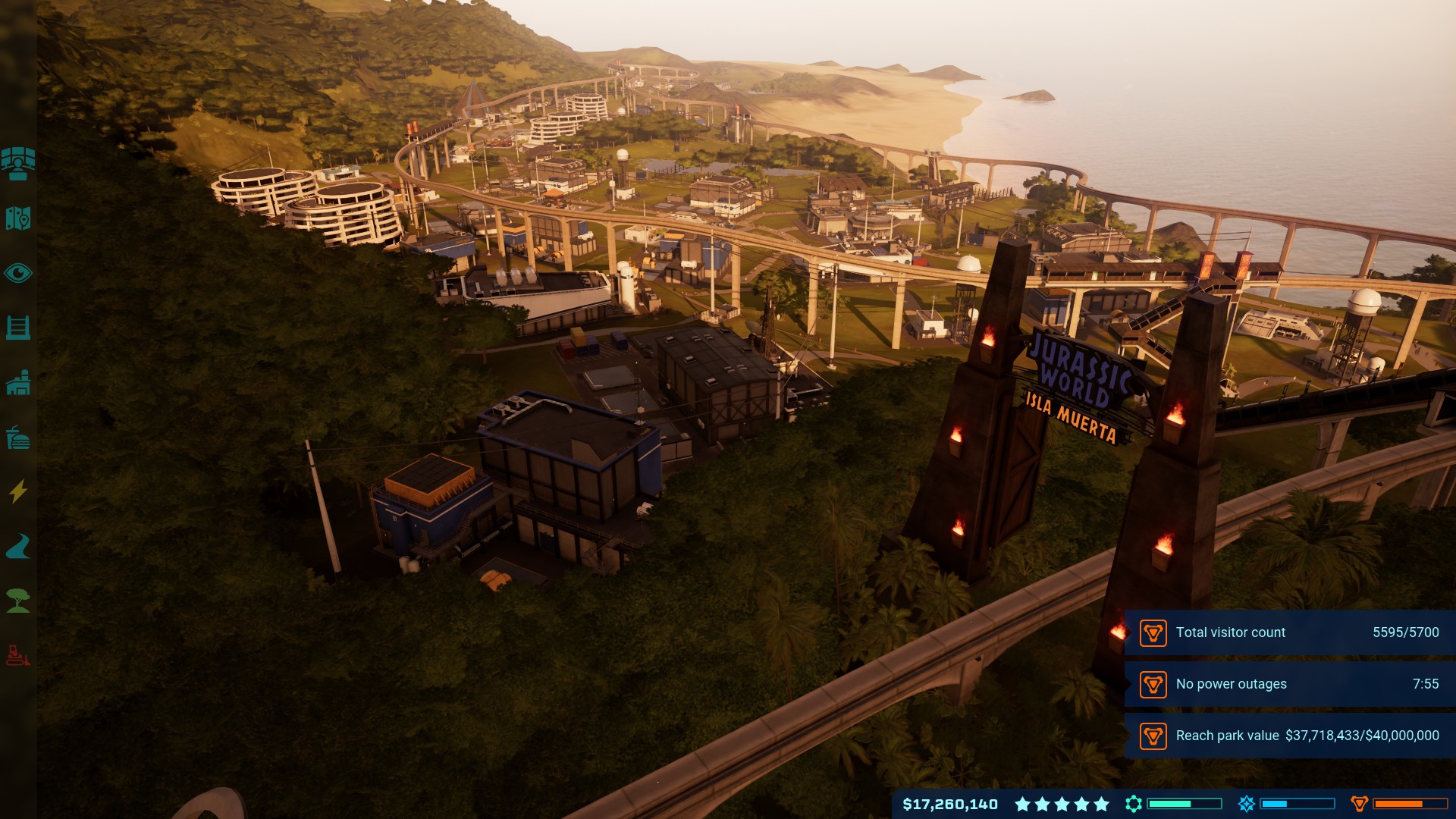Activate the red bulldozer demolish tool
Viewport: 1456px width, 819px height.
coord(18,655)
